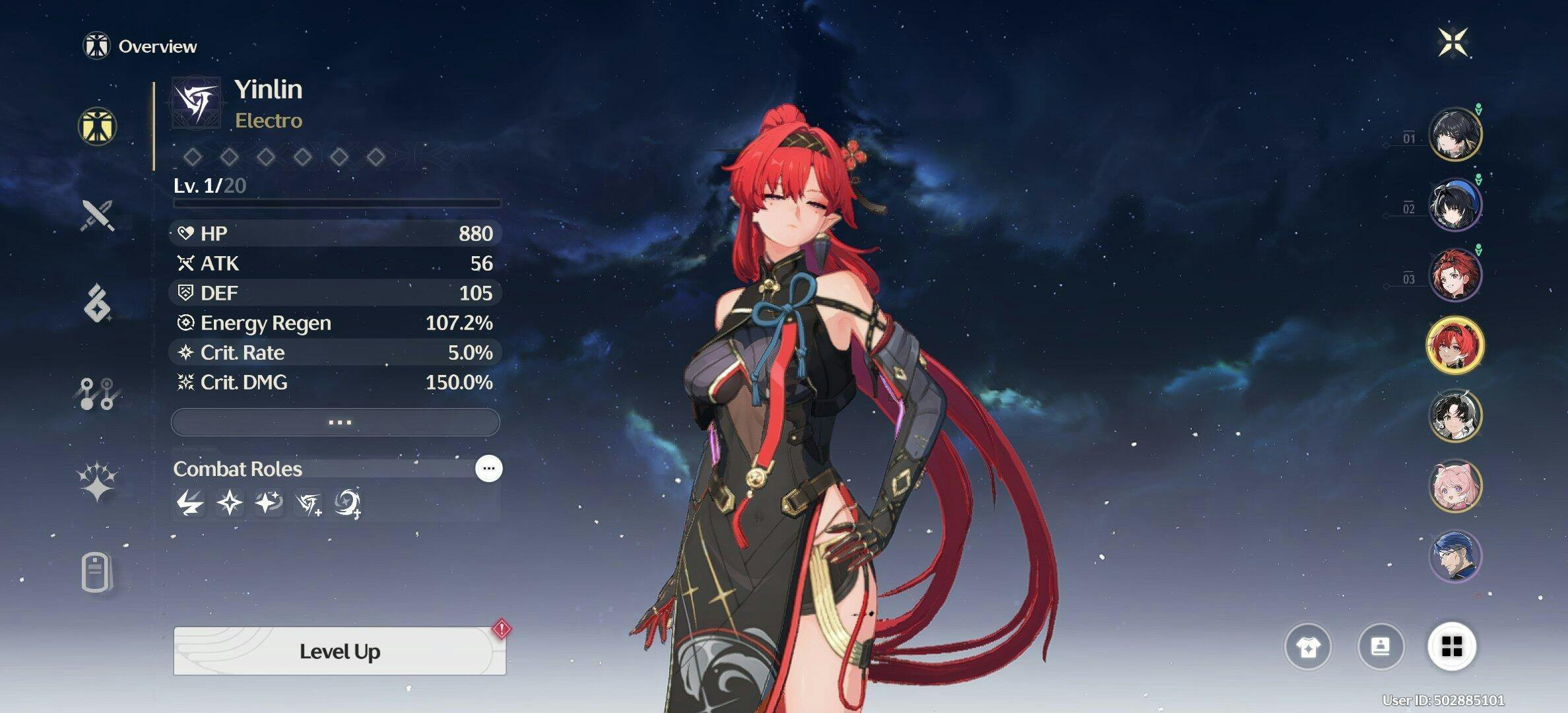This screenshot has height=713, width=1568.
Task: Expand the full stats list
Action: pos(336,422)
